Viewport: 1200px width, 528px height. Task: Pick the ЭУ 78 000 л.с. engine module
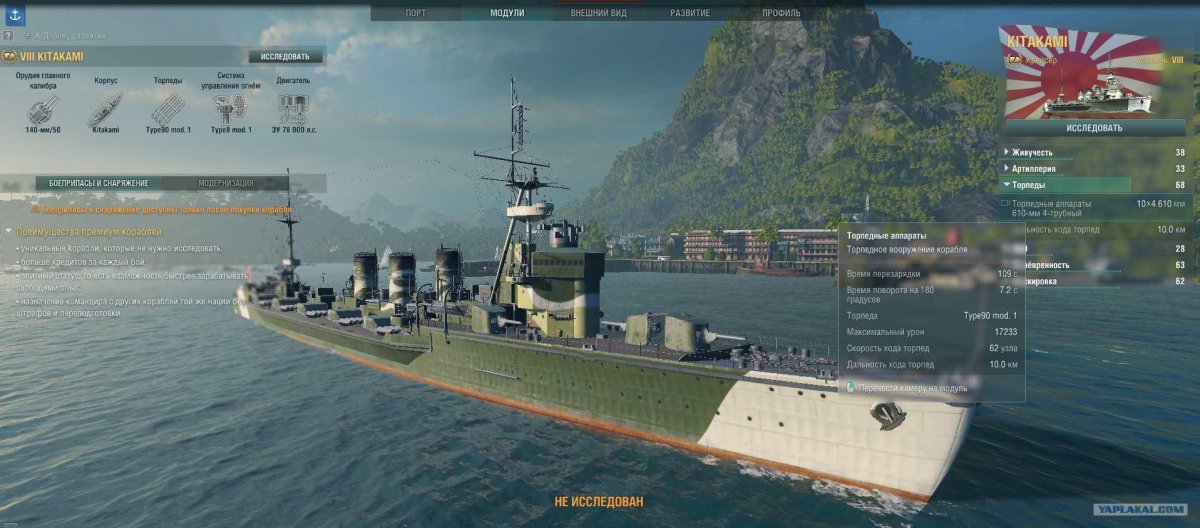293,109
